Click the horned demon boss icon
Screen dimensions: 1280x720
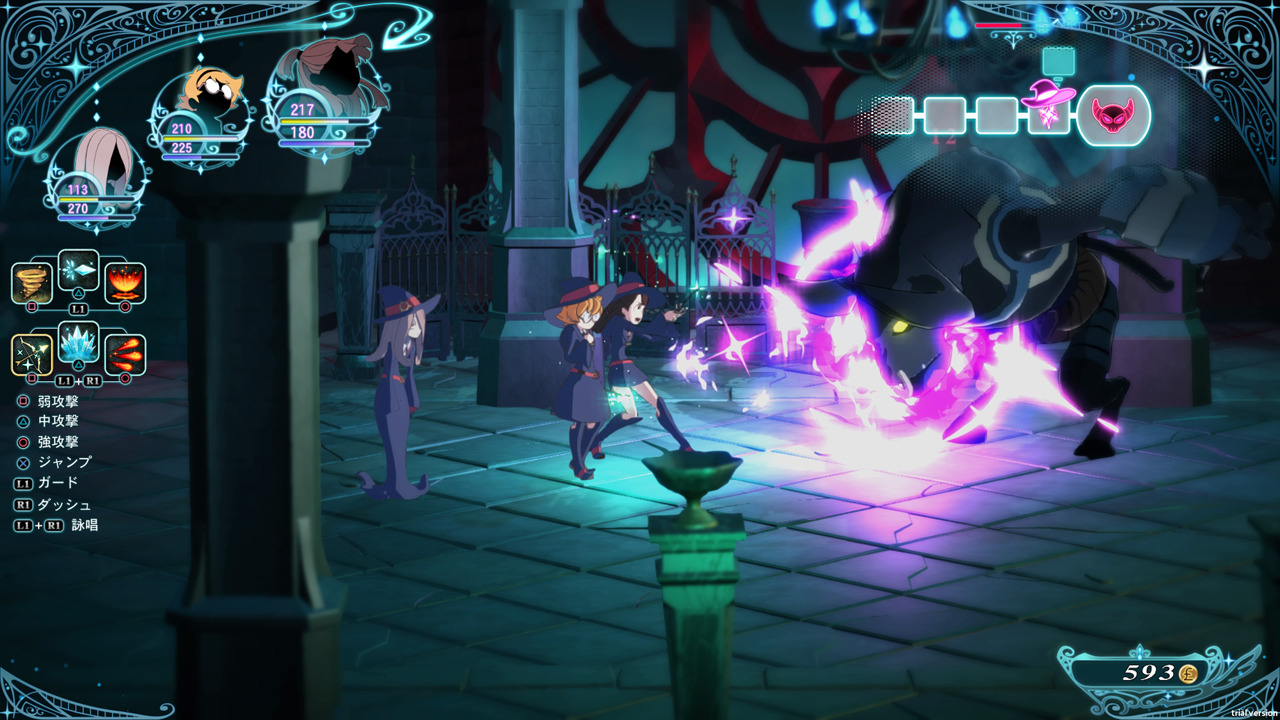tap(1113, 114)
